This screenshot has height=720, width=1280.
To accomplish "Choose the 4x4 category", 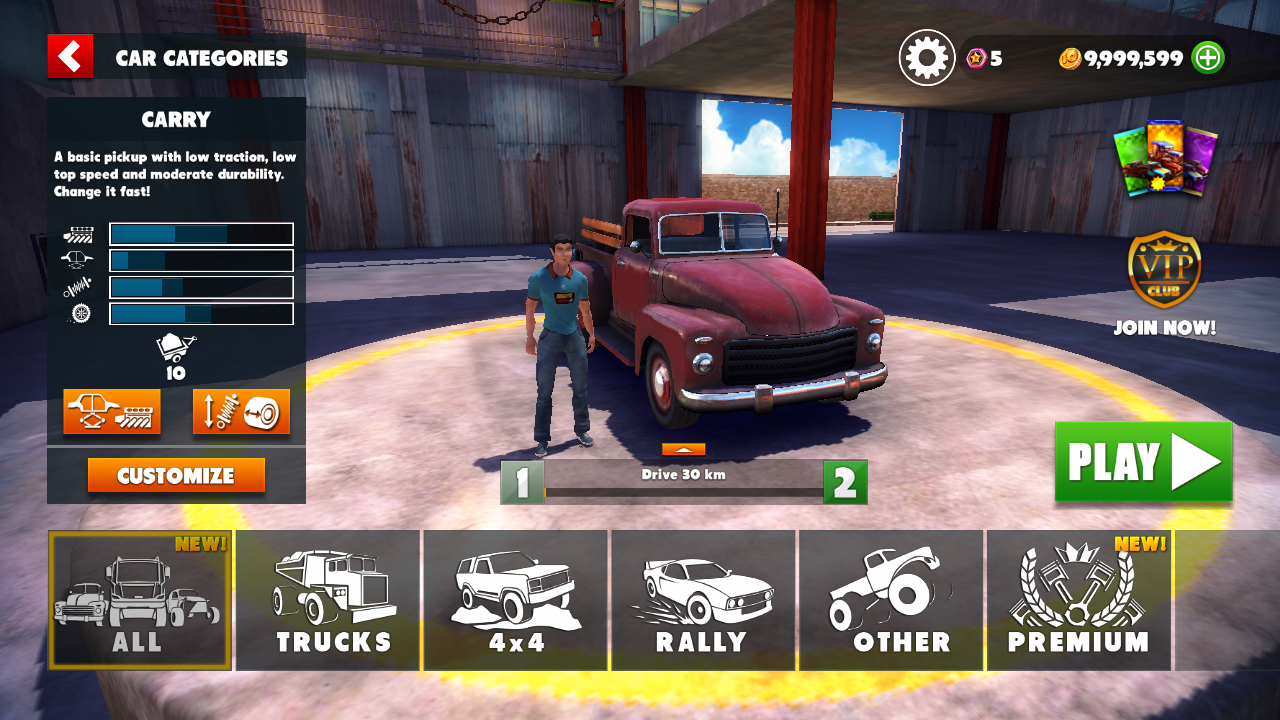I will point(516,600).
